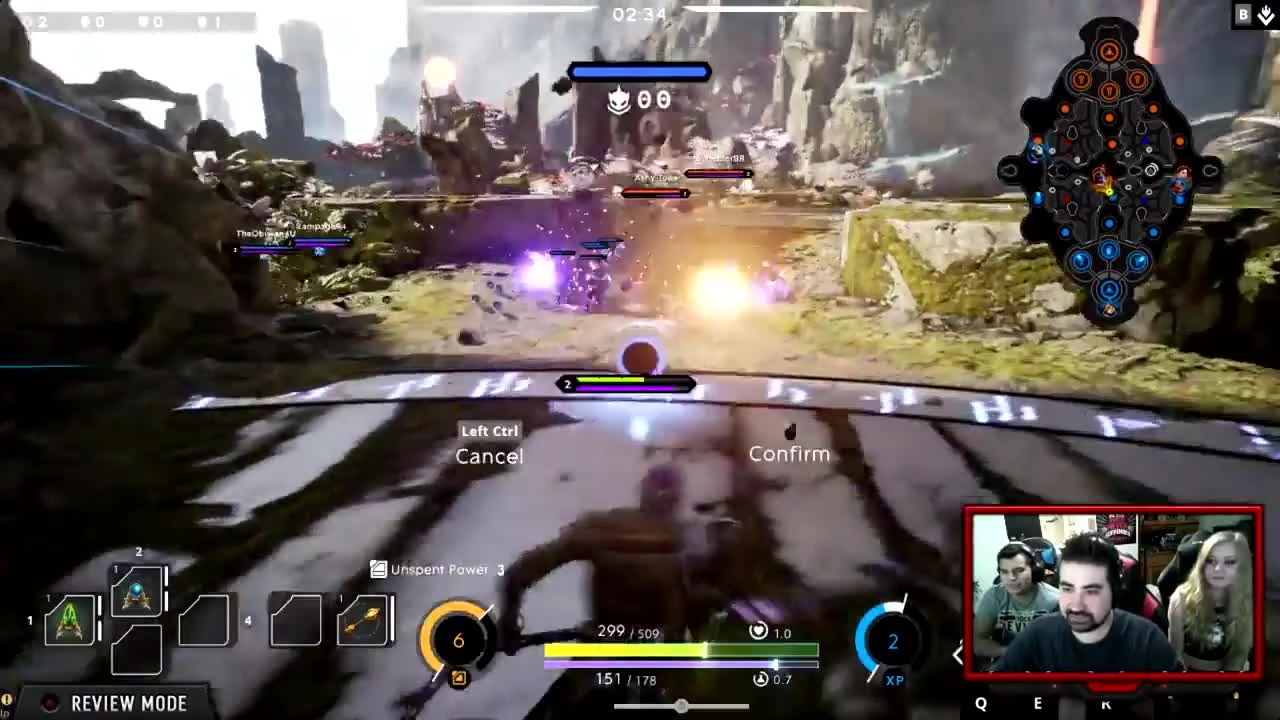The image size is (1280, 720).
Task: Open the Unspent Power card menu
Action: (x=437, y=569)
